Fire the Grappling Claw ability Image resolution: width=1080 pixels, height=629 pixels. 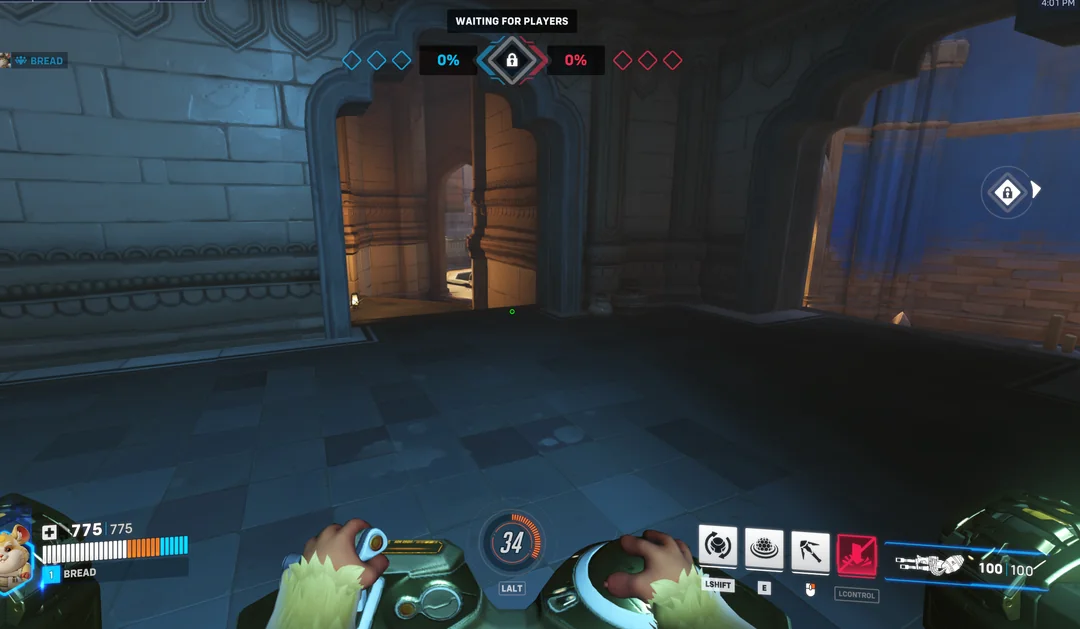click(x=810, y=550)
